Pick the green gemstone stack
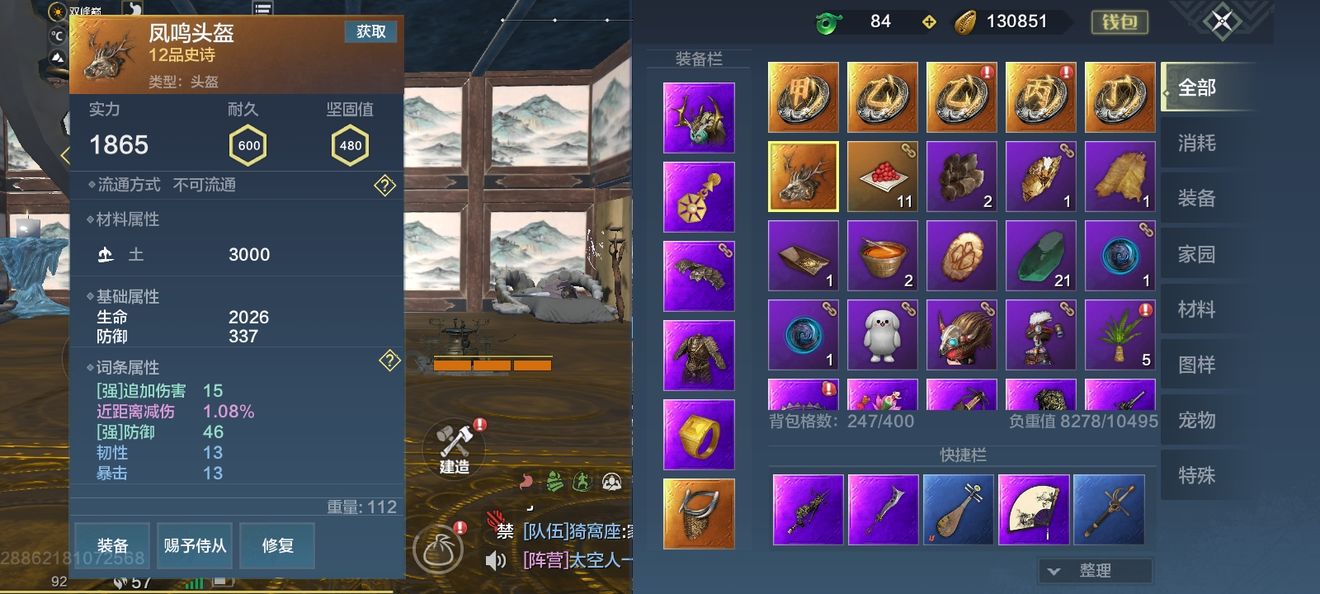1320x594 pixels. 1041,256
